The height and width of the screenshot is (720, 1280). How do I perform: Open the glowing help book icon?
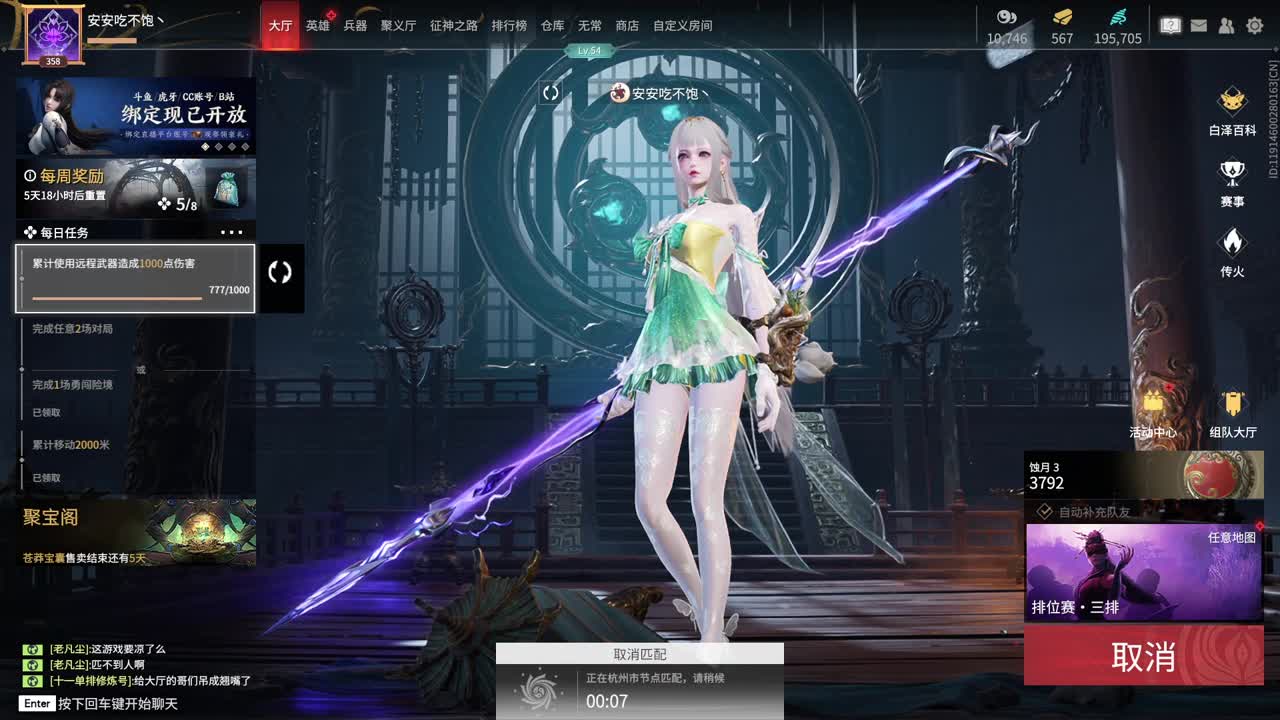click(x=1170, y=26)
